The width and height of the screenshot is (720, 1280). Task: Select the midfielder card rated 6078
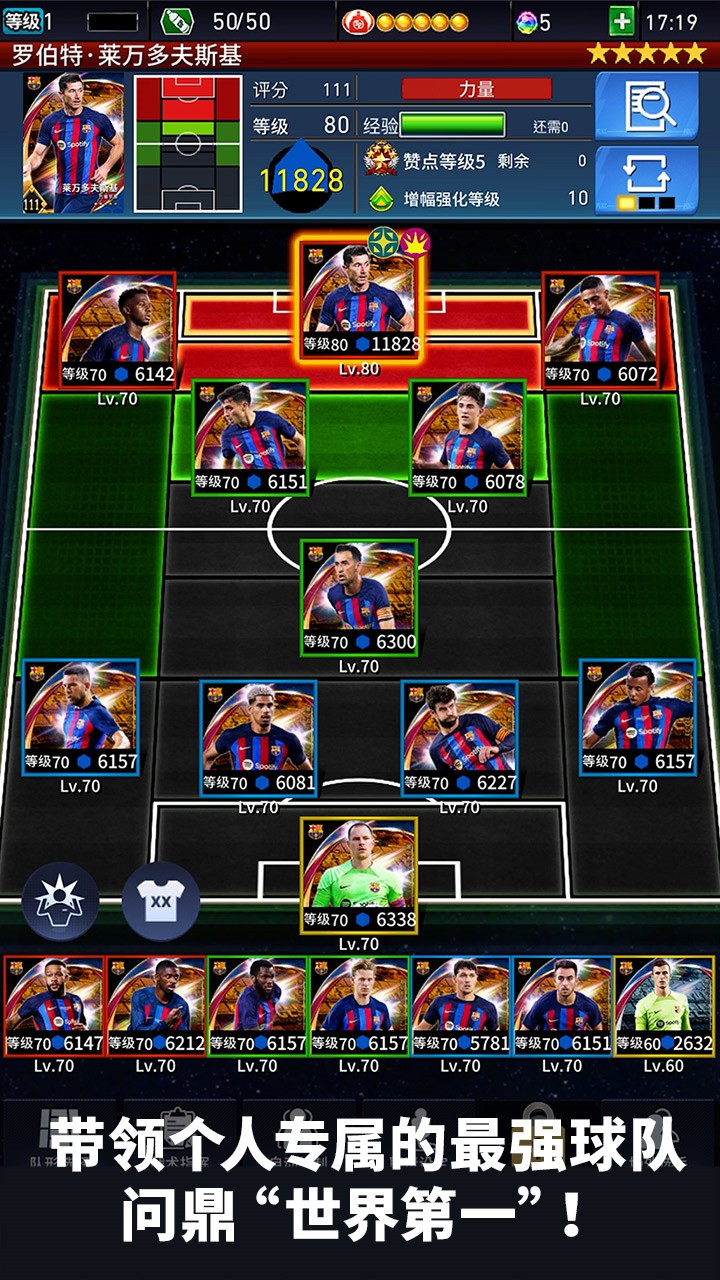click(x=467, y=438)
